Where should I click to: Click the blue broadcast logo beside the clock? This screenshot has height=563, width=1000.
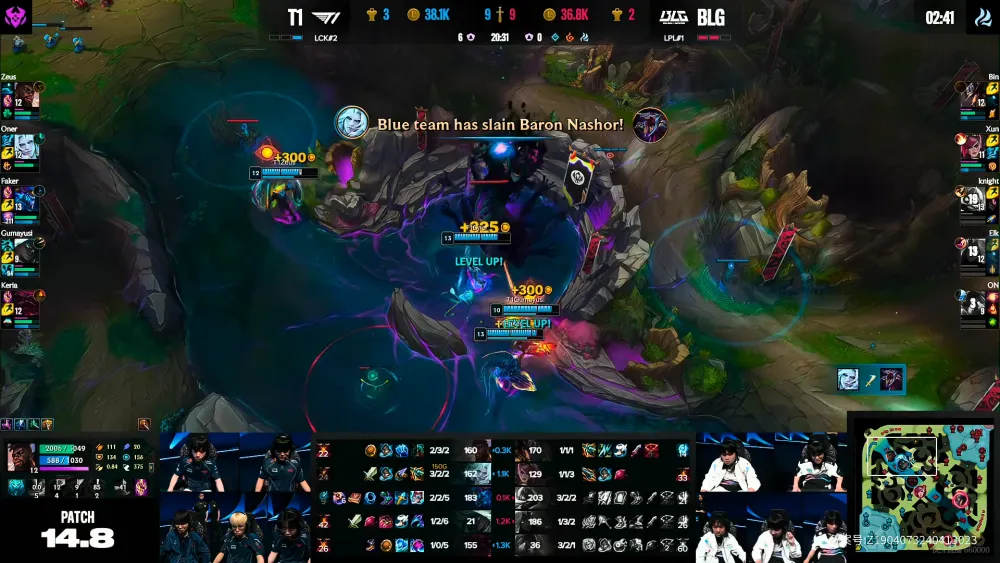pos(982,18)
